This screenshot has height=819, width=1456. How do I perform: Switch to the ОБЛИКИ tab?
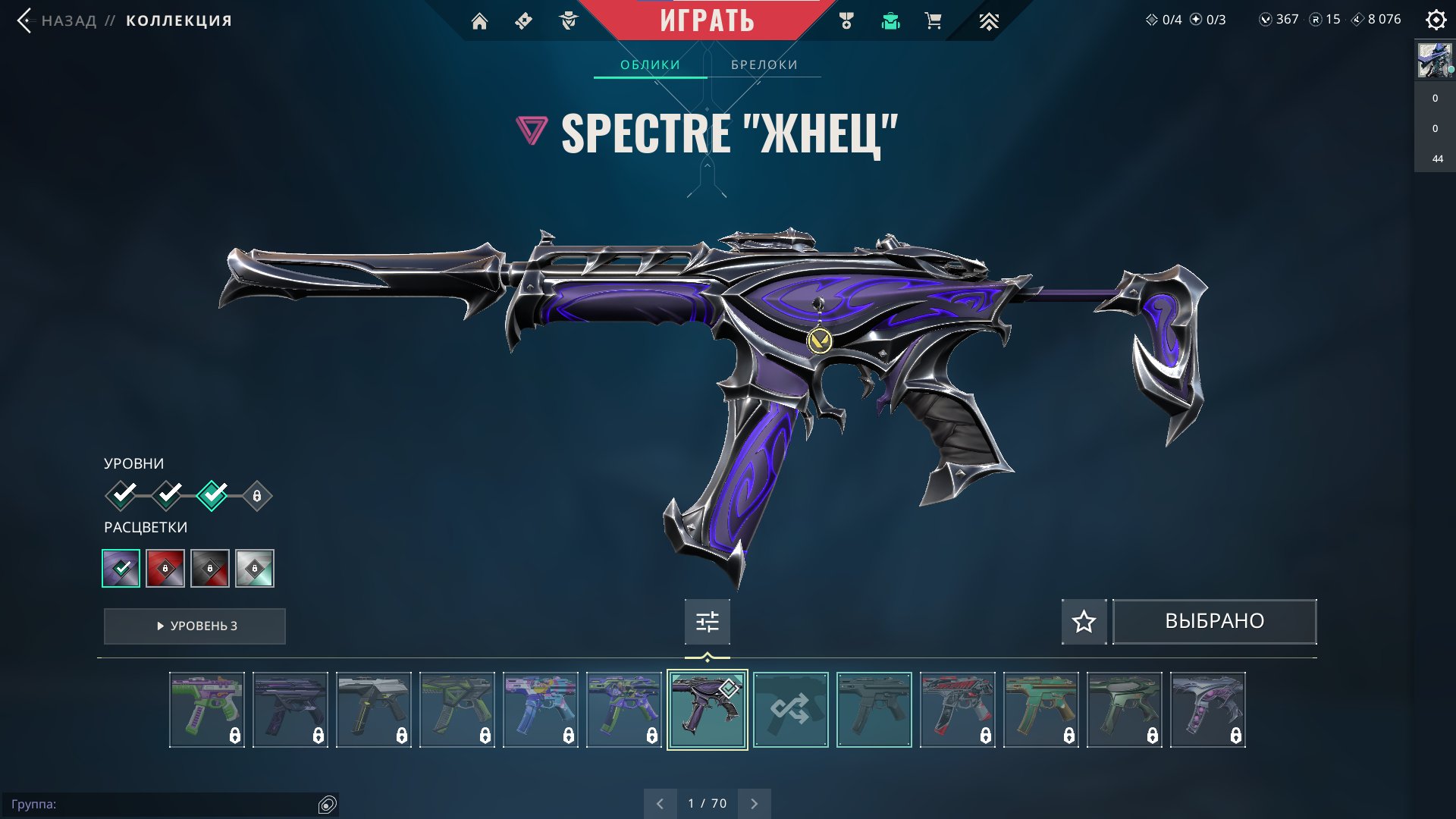[x=650, y=64]
